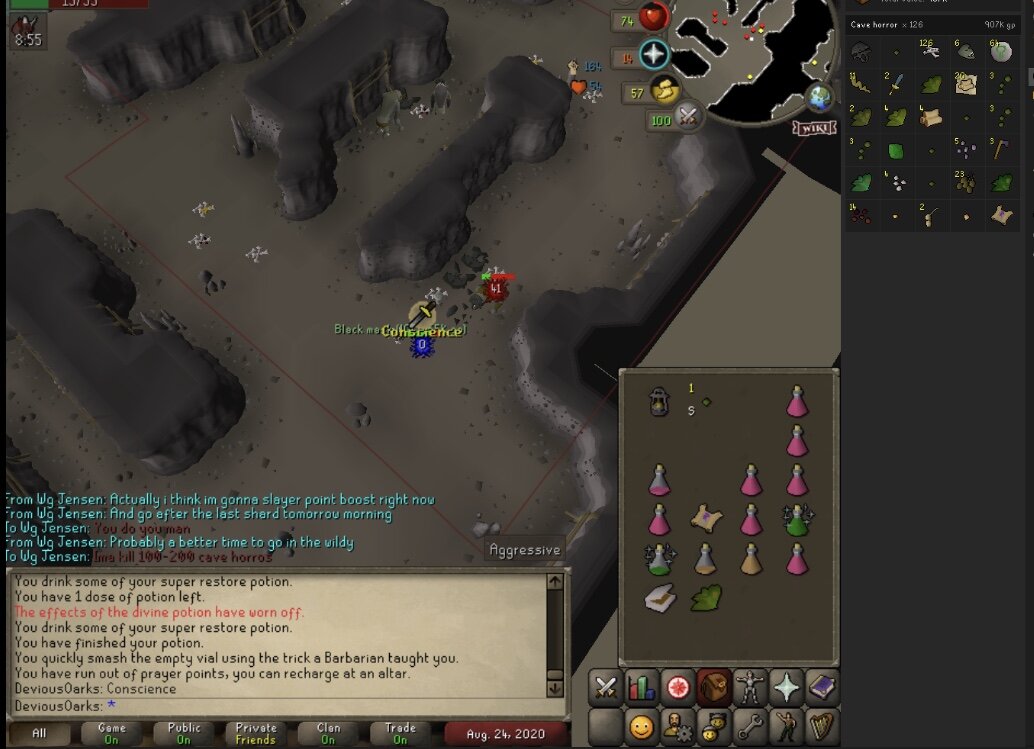Open the wrench Settings tab

tap(750, 725)
